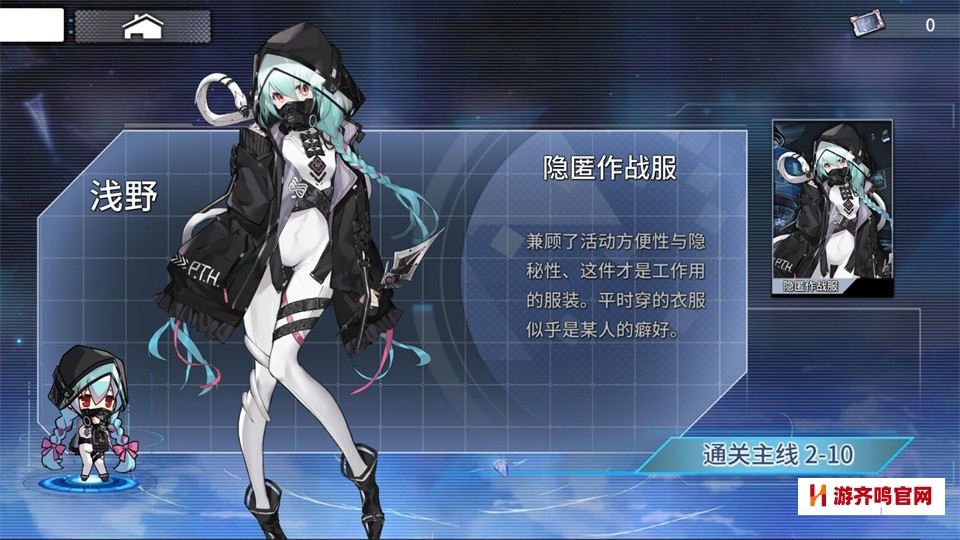The width and height of the screenshot is (960, 540).
Task: Select the 隐匿作战服 skin thumbnail card
Action: pos(818,209)
